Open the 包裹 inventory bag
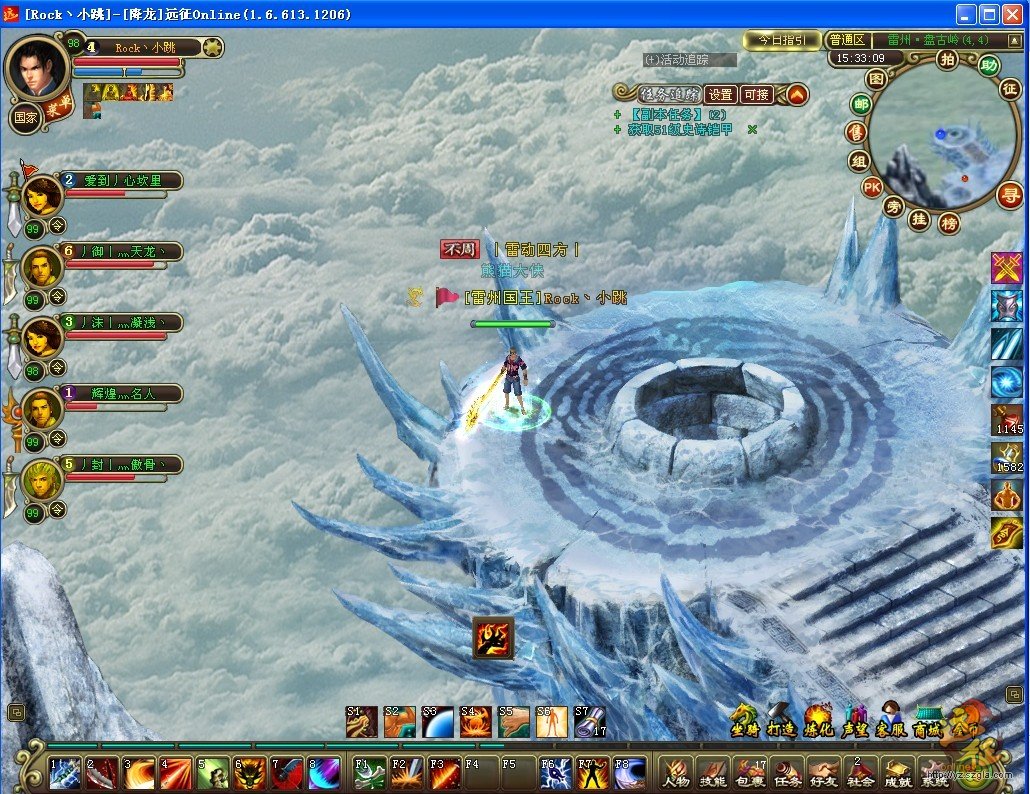 [x=750, y=772]
